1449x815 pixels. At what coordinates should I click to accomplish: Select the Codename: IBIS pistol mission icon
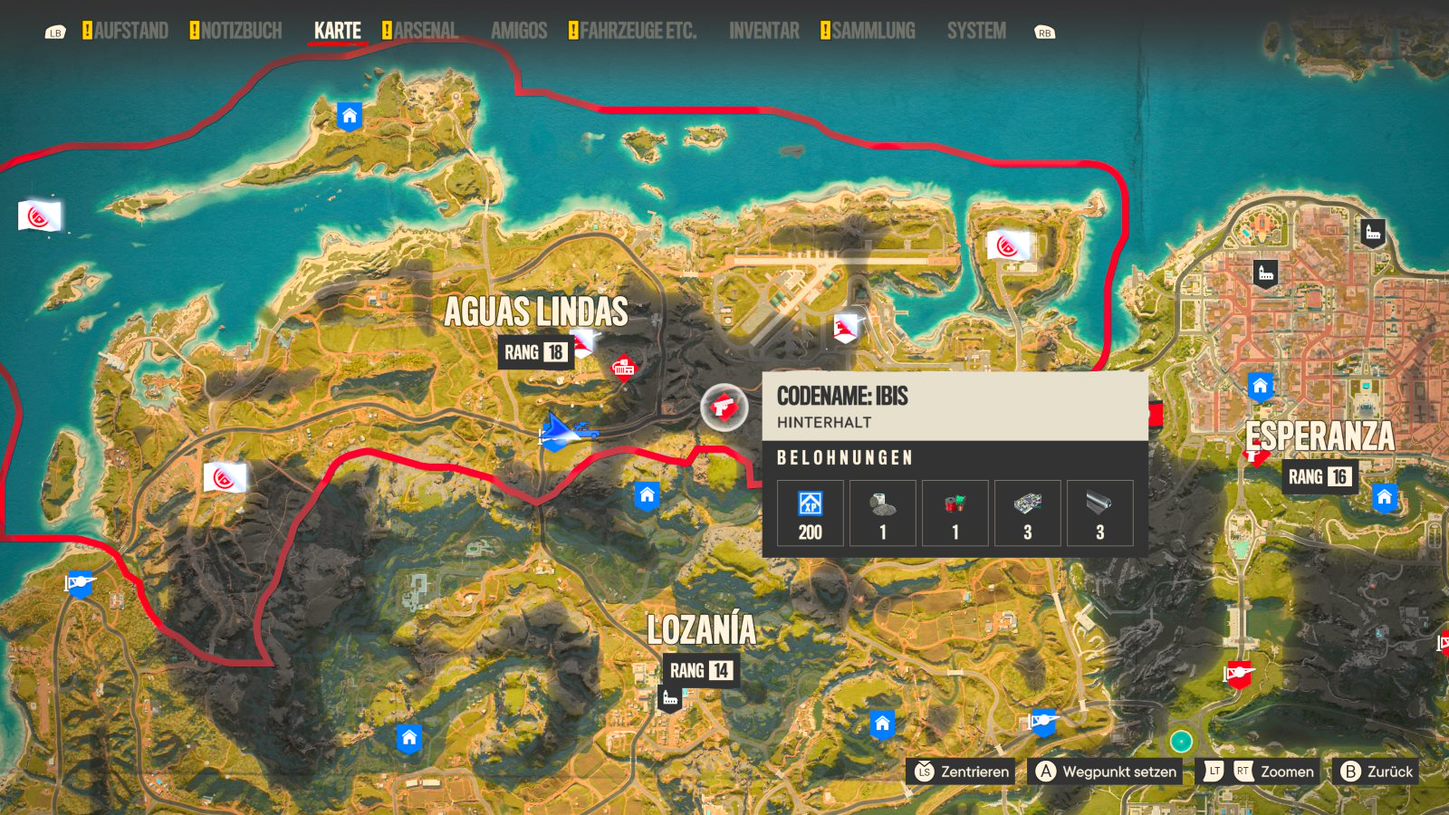[724, 408]
